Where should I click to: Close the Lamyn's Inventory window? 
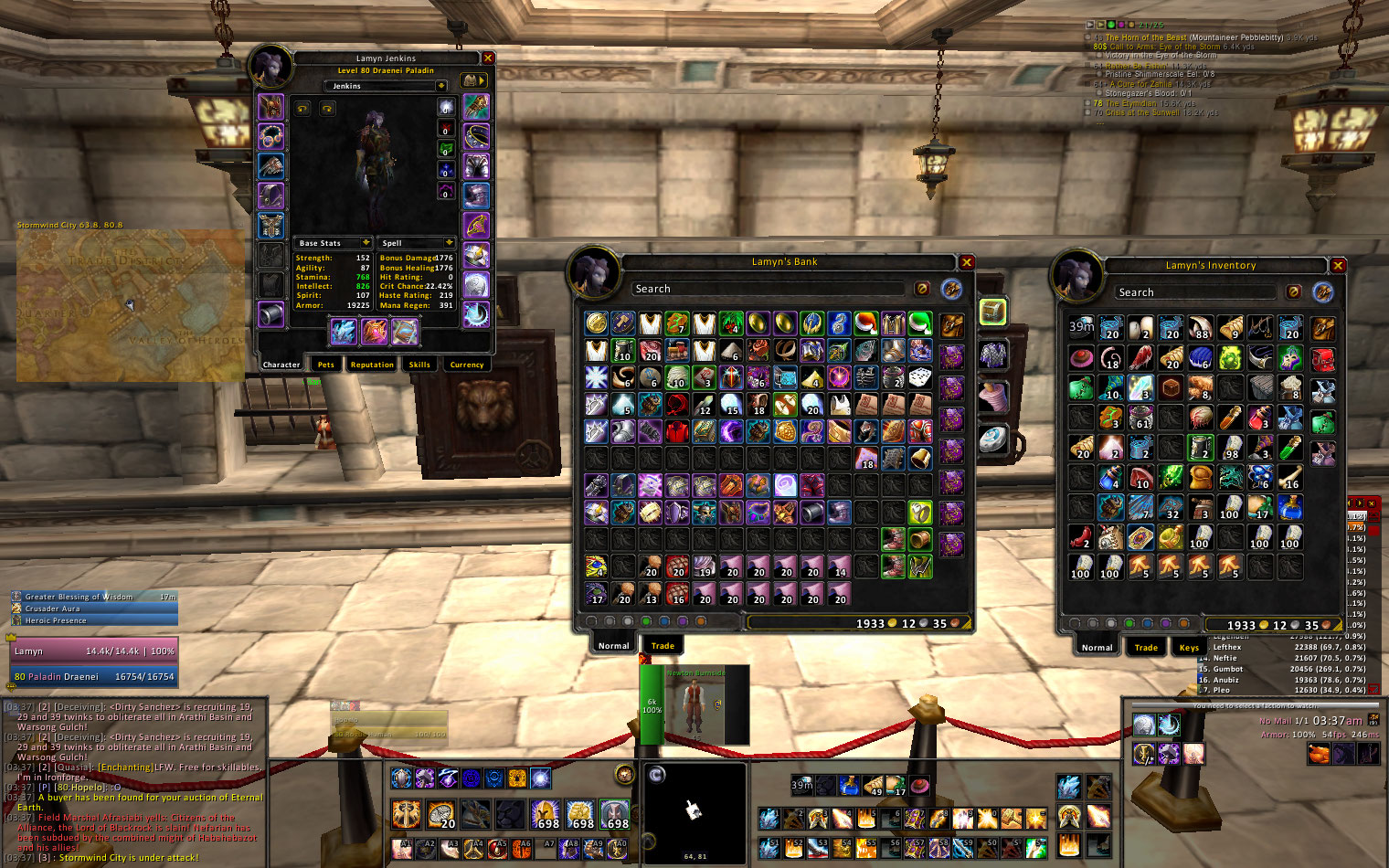click(x=1338, y=266)
